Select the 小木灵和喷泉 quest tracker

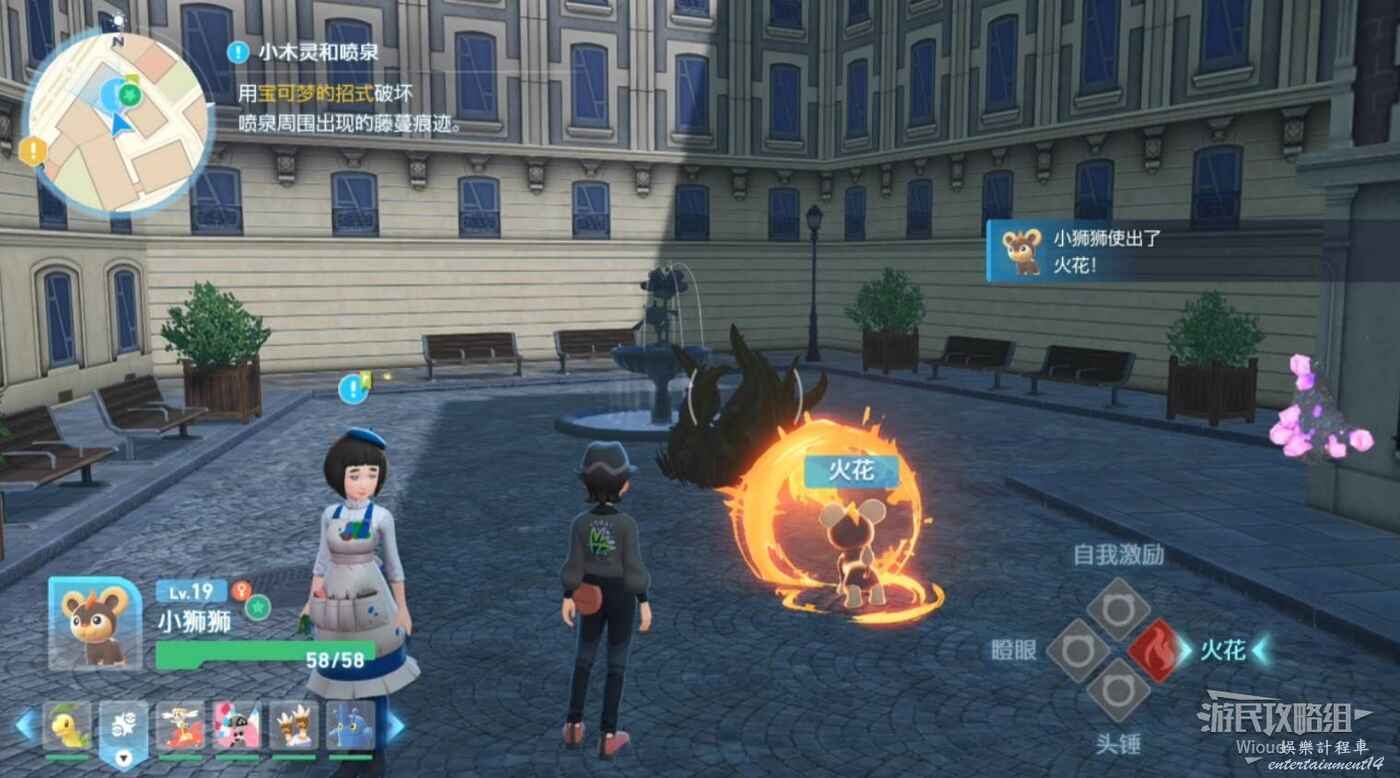303,52
